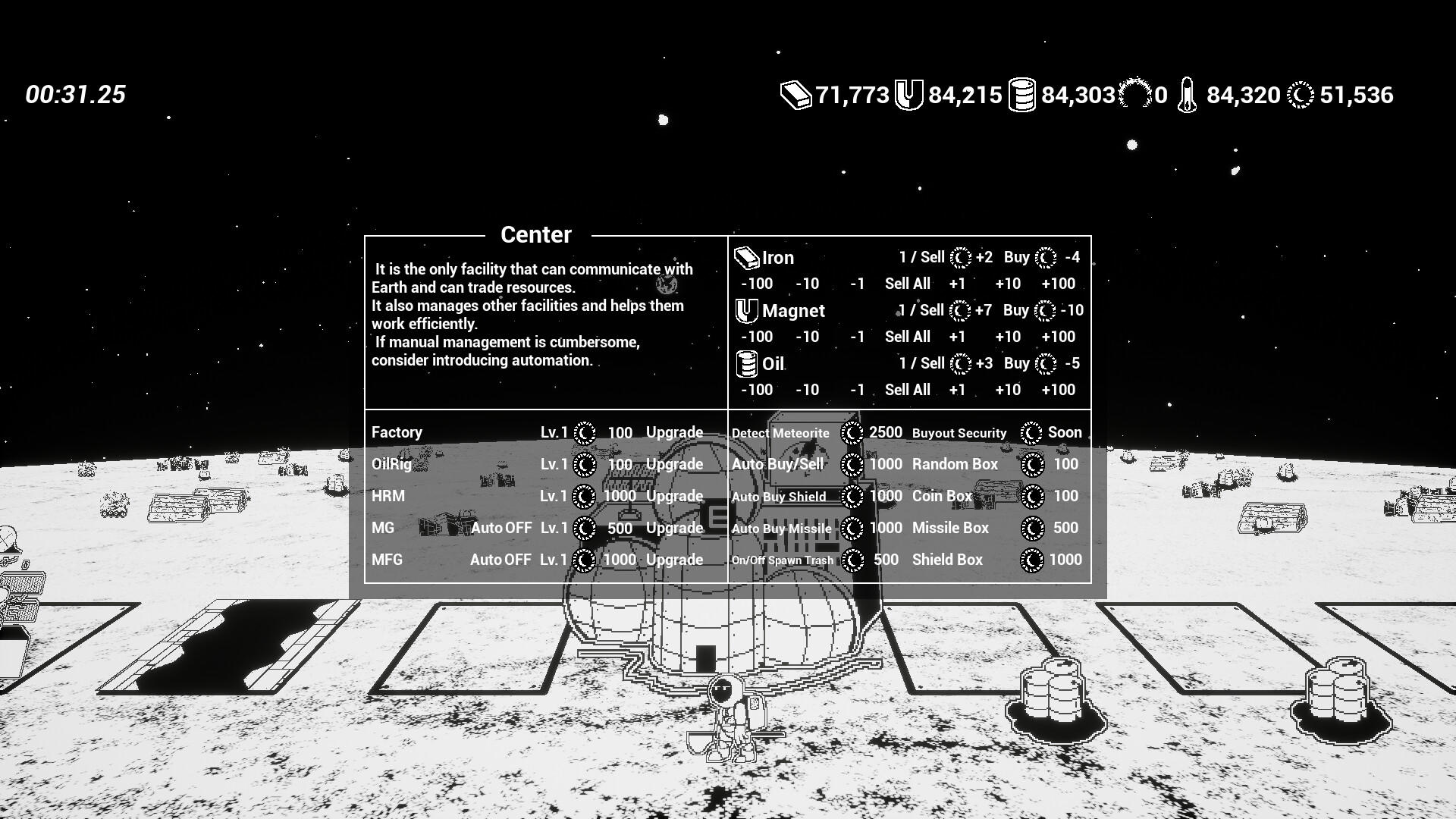
Task: Upgrade the HRM facility
Action: tap(676, 496)
